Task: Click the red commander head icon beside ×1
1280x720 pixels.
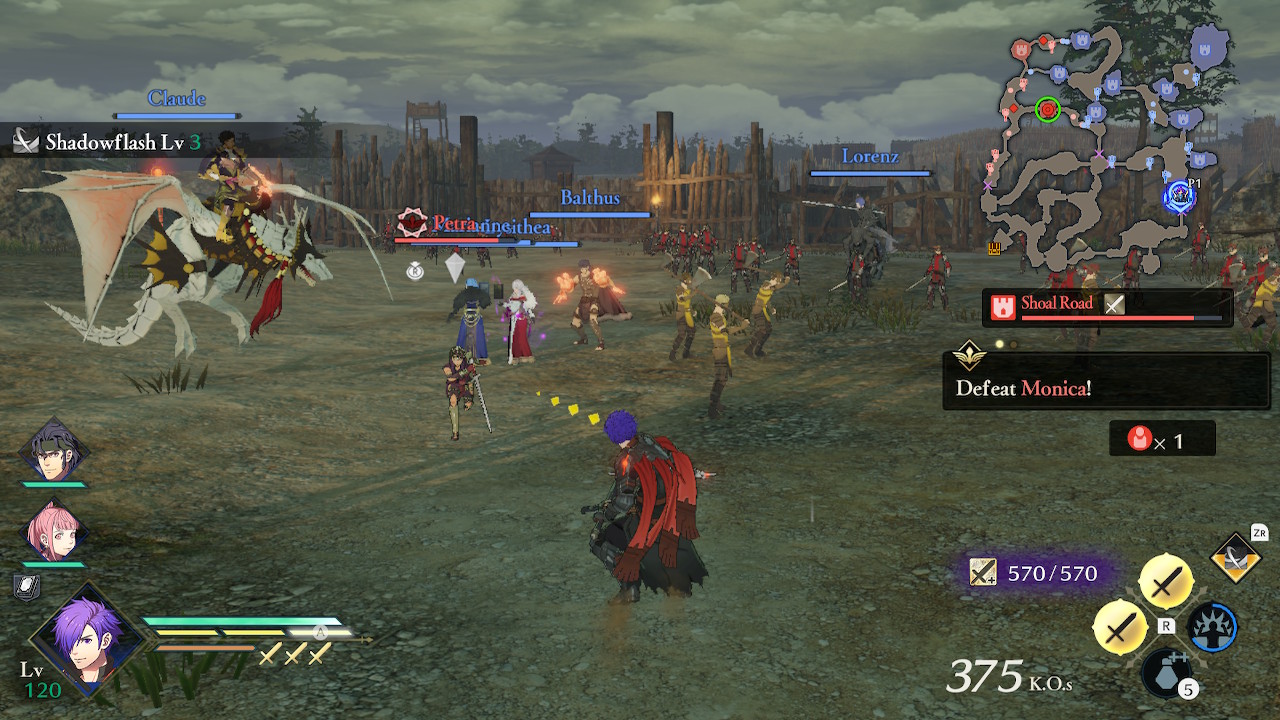Action: 1140,438
